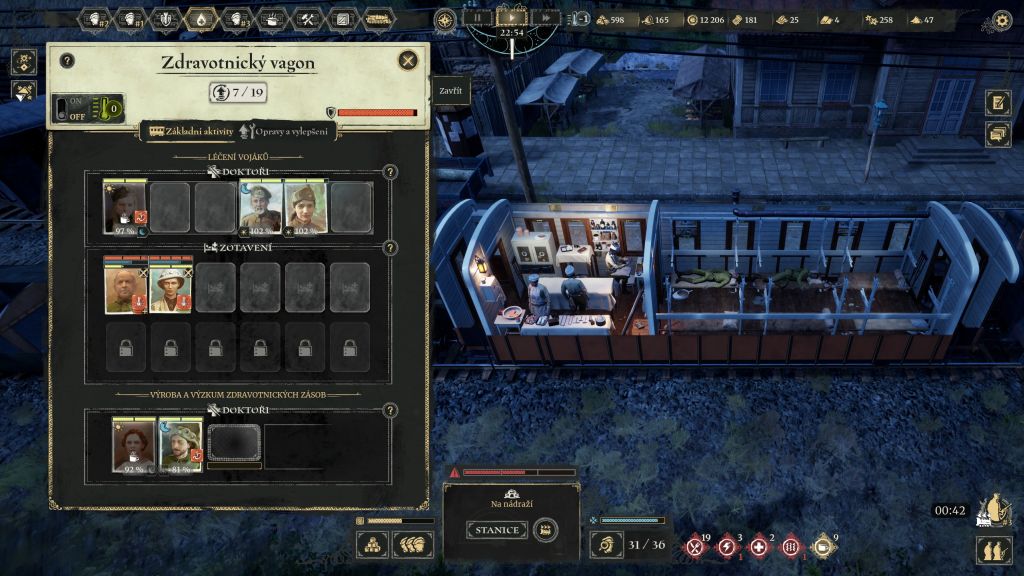
Task: Click the STANICE button
Action: click(496, 530)
